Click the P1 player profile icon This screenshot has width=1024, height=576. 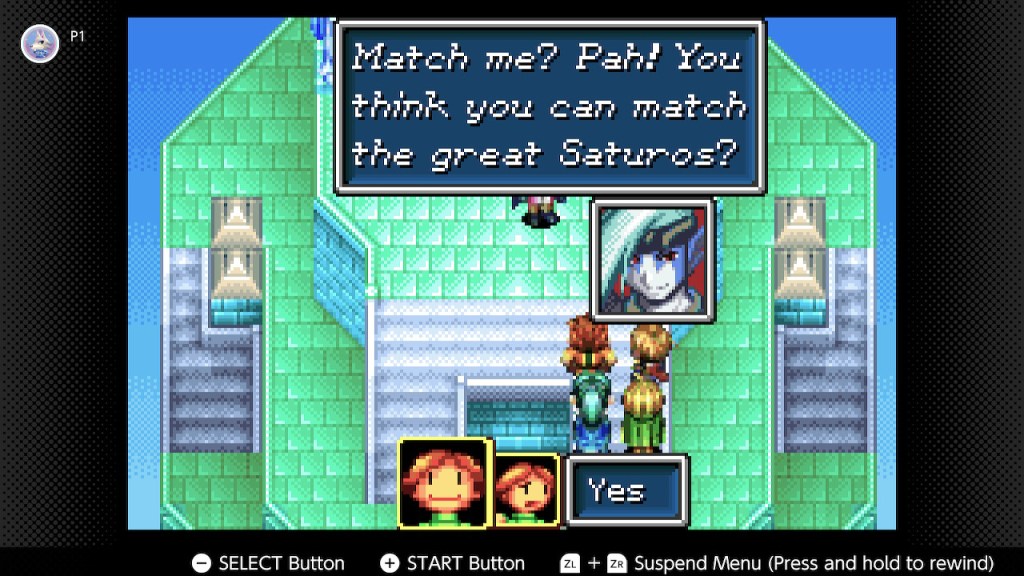click(x=40, y=44)
